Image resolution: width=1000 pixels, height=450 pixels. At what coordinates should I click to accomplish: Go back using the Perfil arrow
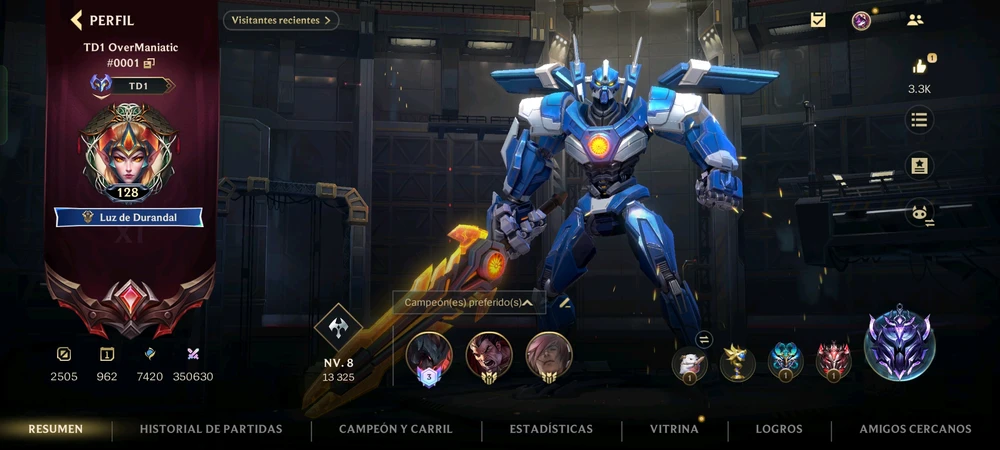coord(77,20)
